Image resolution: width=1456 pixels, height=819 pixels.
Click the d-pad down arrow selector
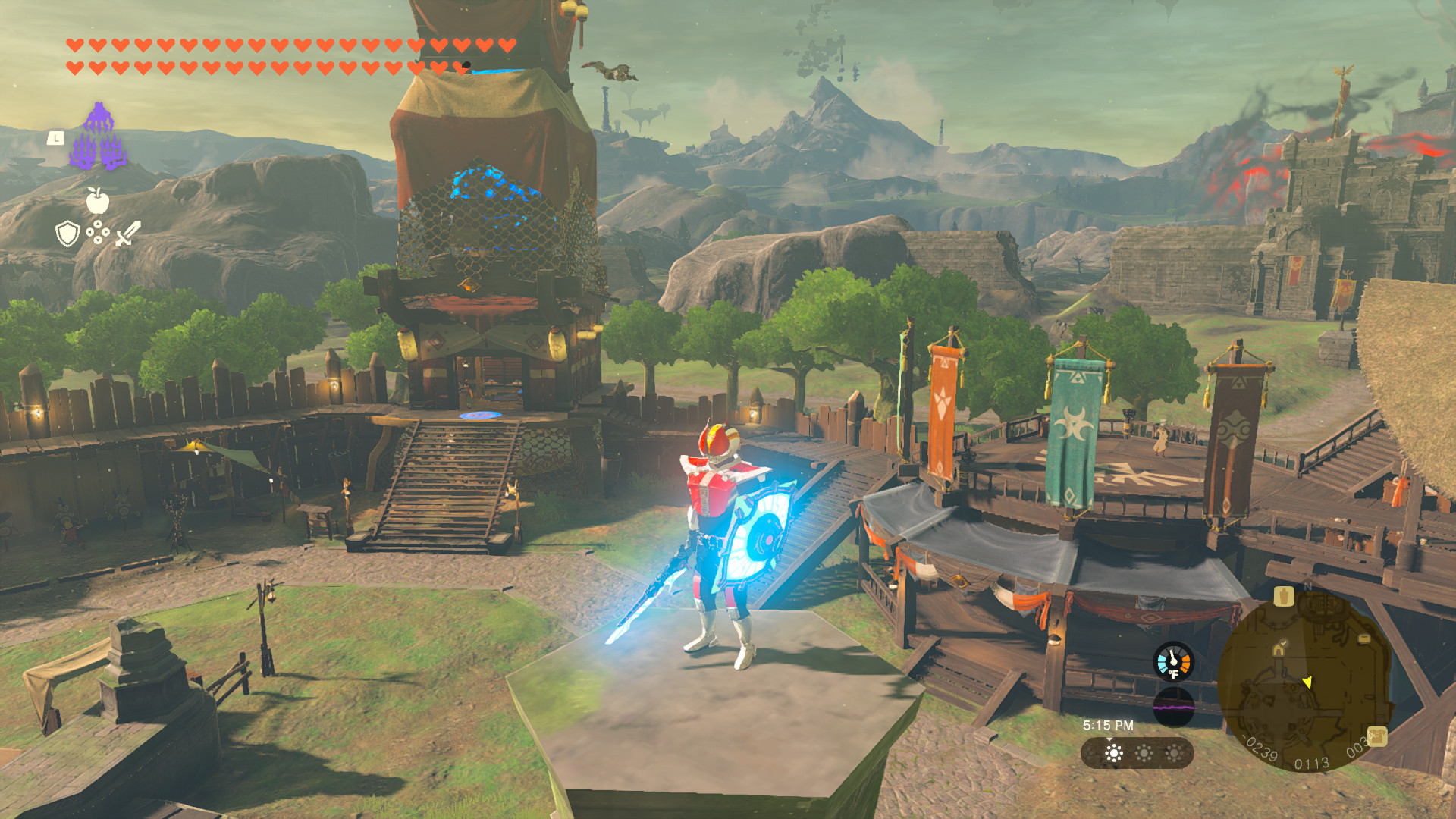click(x=98, y=240)
